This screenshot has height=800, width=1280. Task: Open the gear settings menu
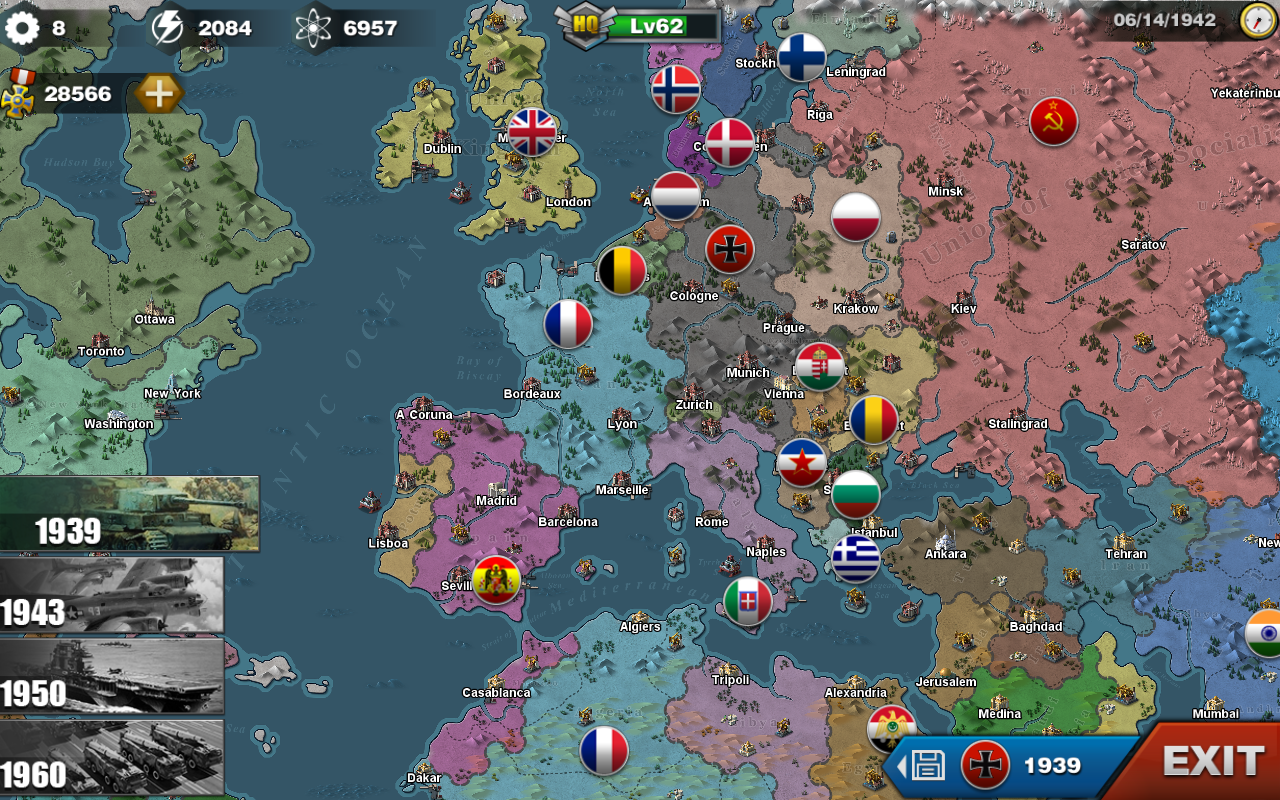(22, 28)
